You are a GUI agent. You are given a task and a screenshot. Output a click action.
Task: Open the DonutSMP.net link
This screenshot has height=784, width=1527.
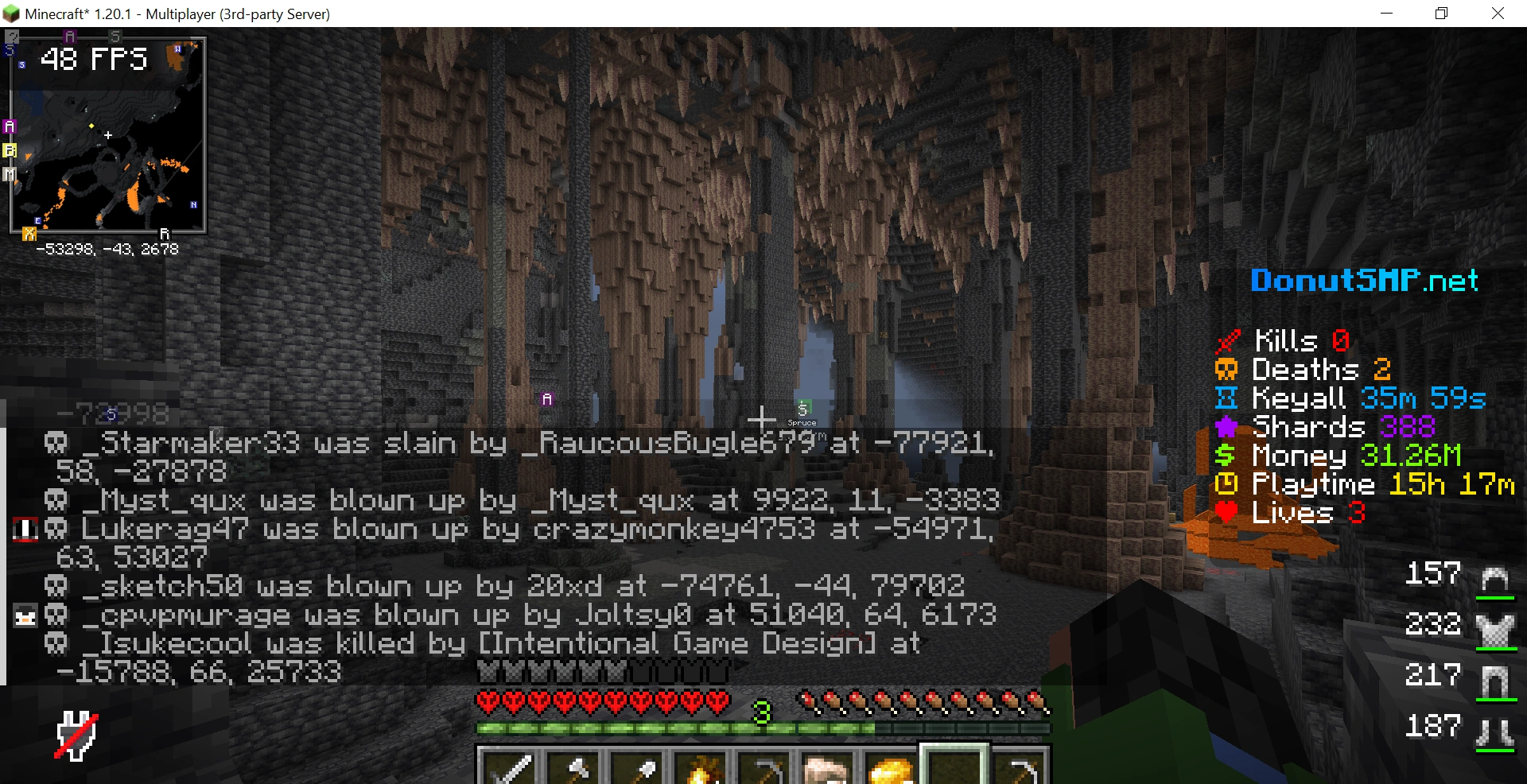(x=1363, y=280)
